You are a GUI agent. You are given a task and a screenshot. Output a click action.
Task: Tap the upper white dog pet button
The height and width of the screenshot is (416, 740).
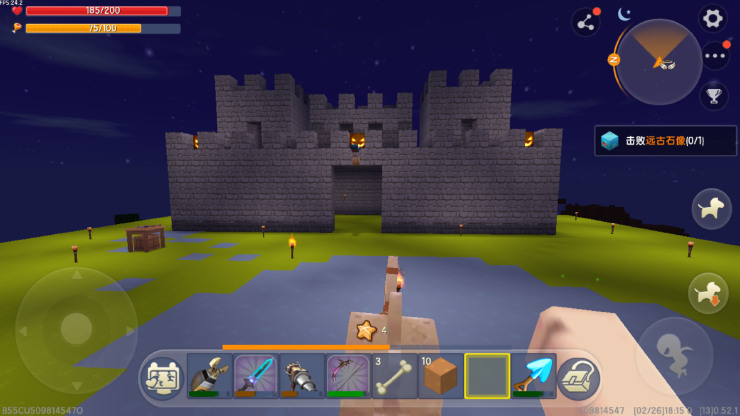tap(710, 208)
